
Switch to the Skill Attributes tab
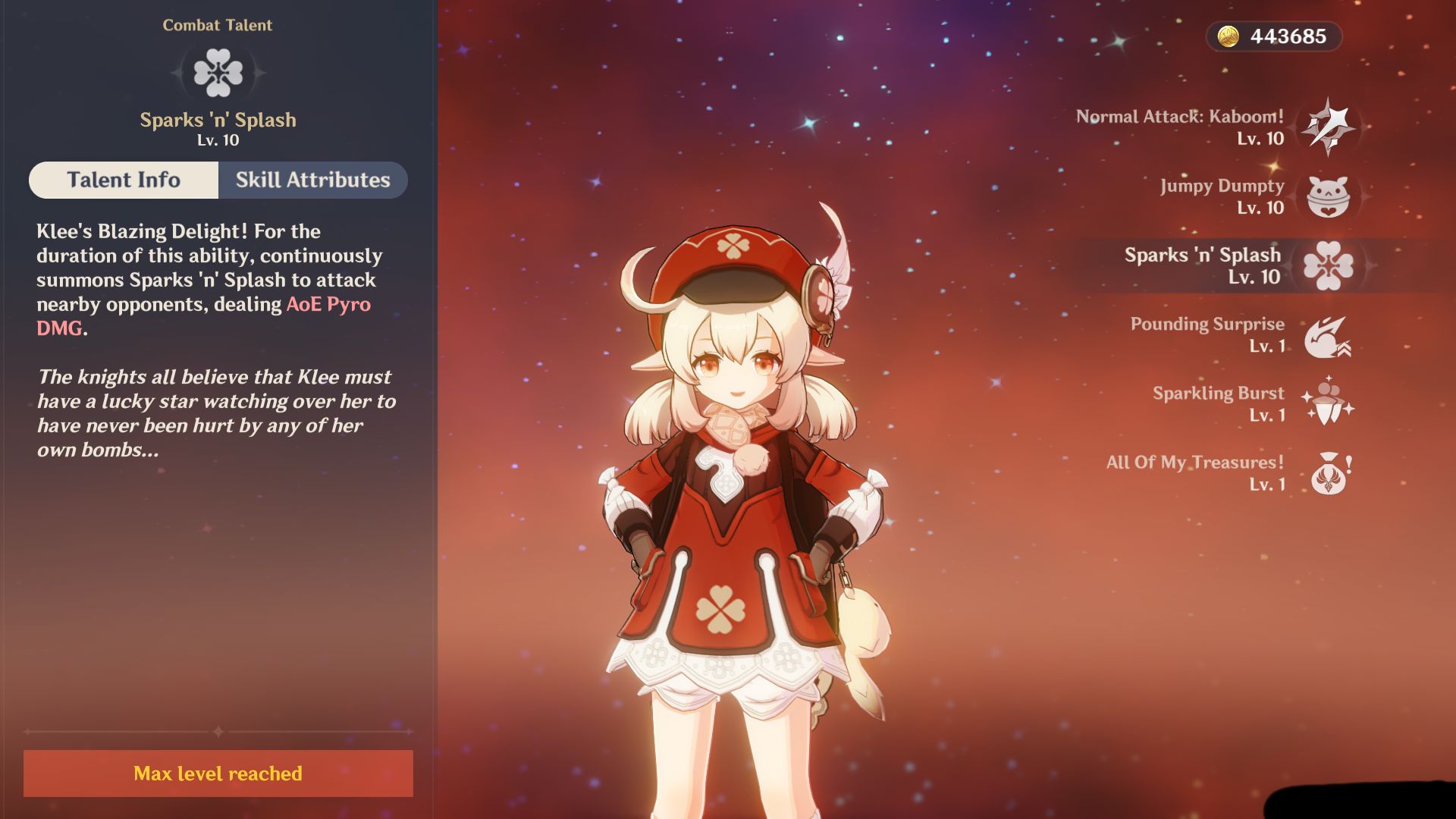[312, 180]
